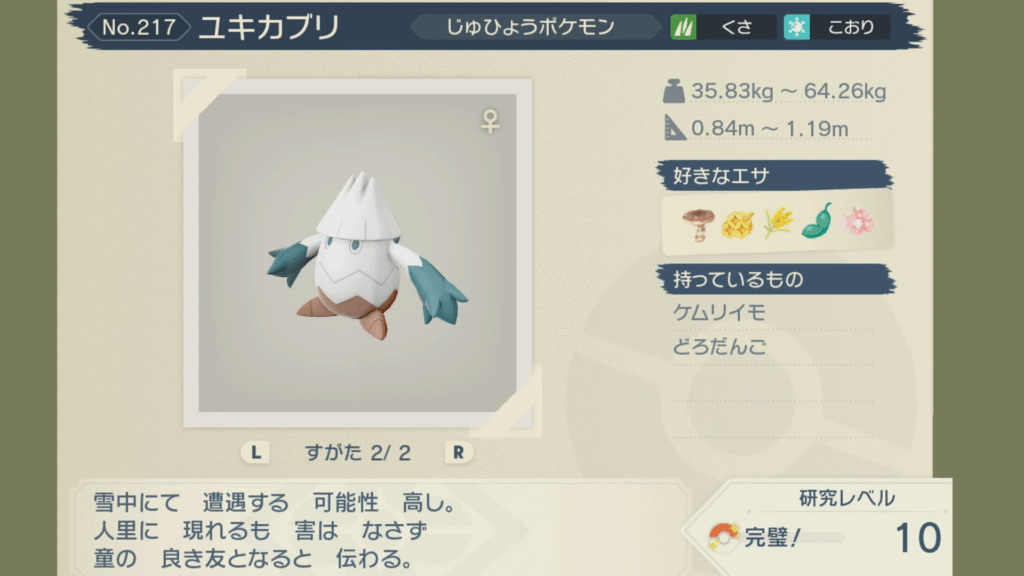Select the green bean food icon
This screenshot has height=576, width=1024.
coord(817,222)
